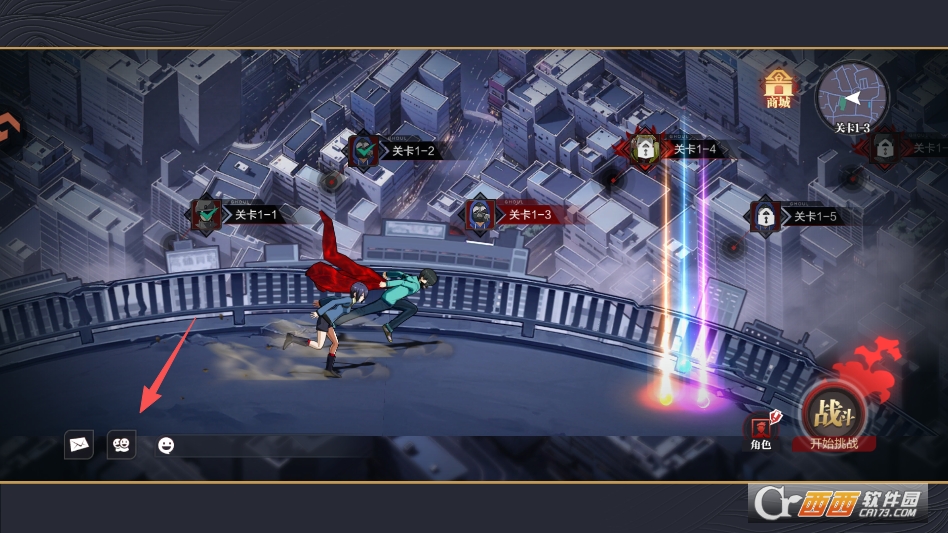The image size is (948, 533).
Task: Select locked stage 关卡1-5
Action: [766, 216]
